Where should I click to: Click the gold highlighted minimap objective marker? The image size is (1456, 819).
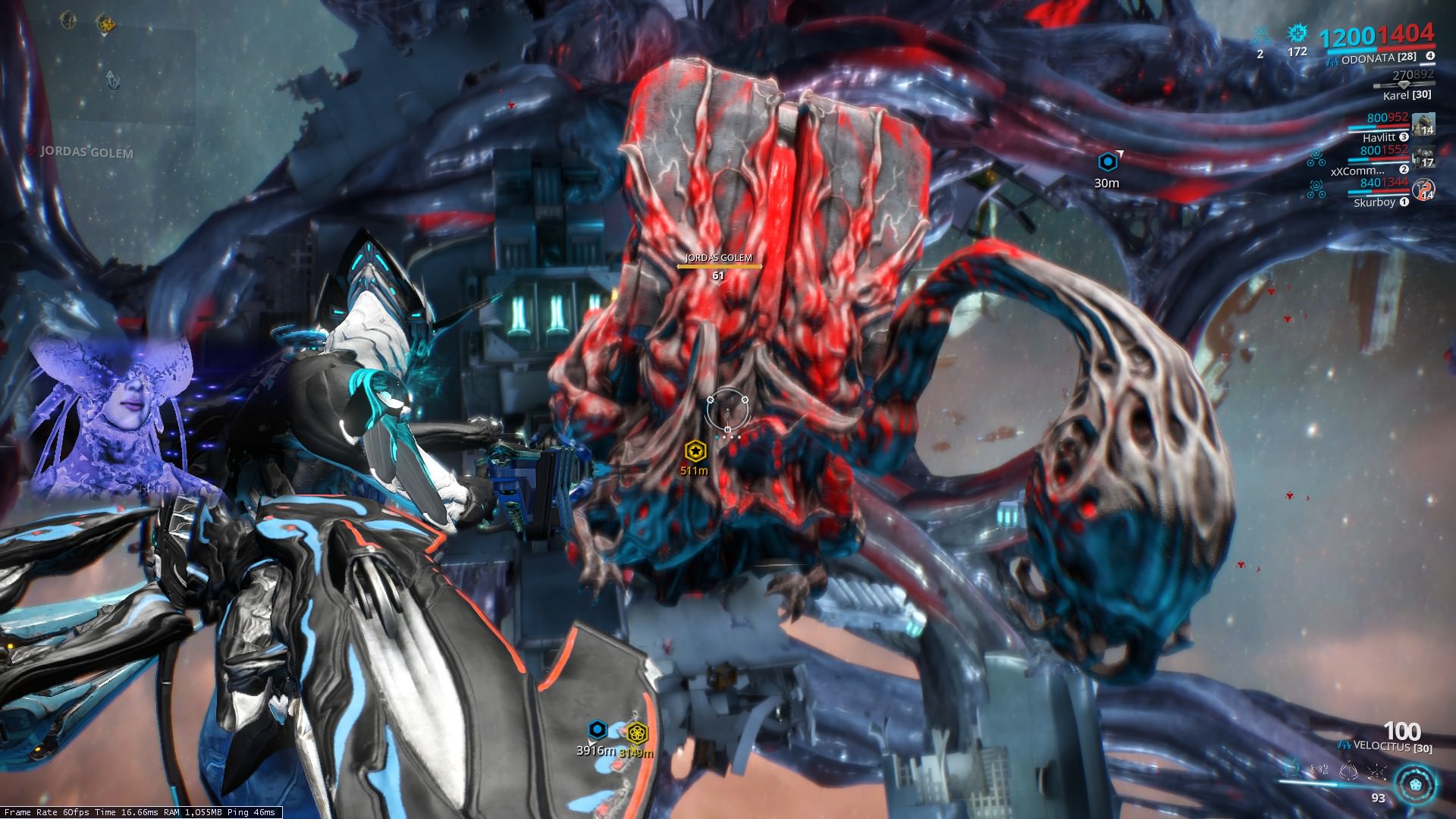pos(106,24)
